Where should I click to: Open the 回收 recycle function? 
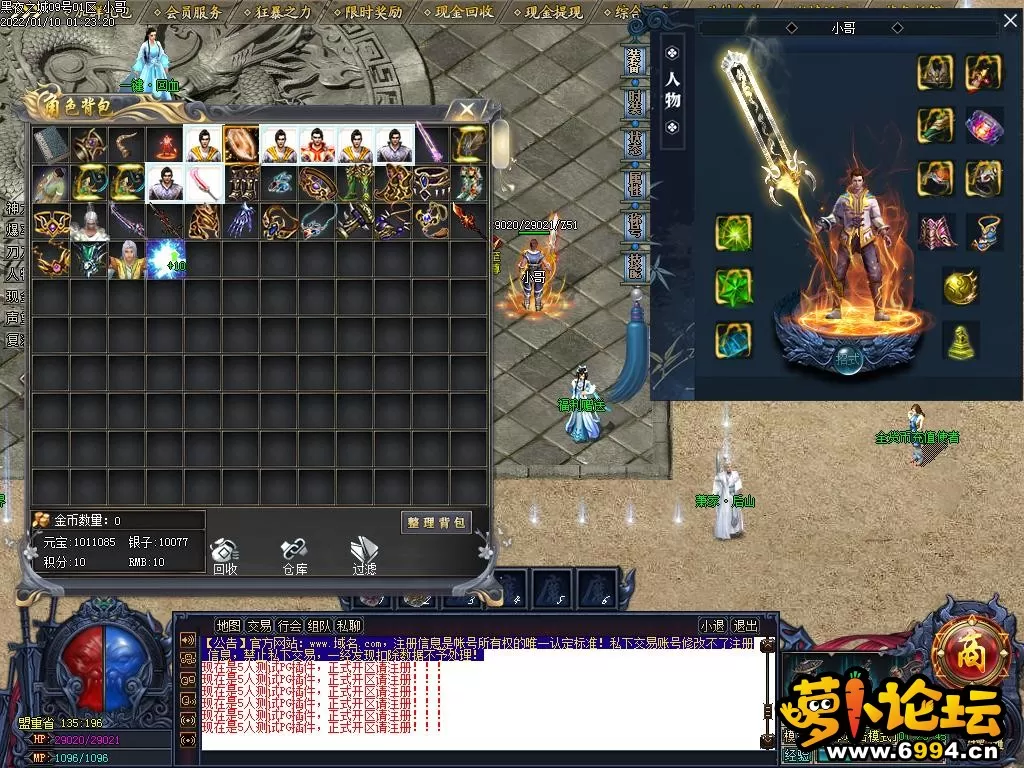pos(225,555)
